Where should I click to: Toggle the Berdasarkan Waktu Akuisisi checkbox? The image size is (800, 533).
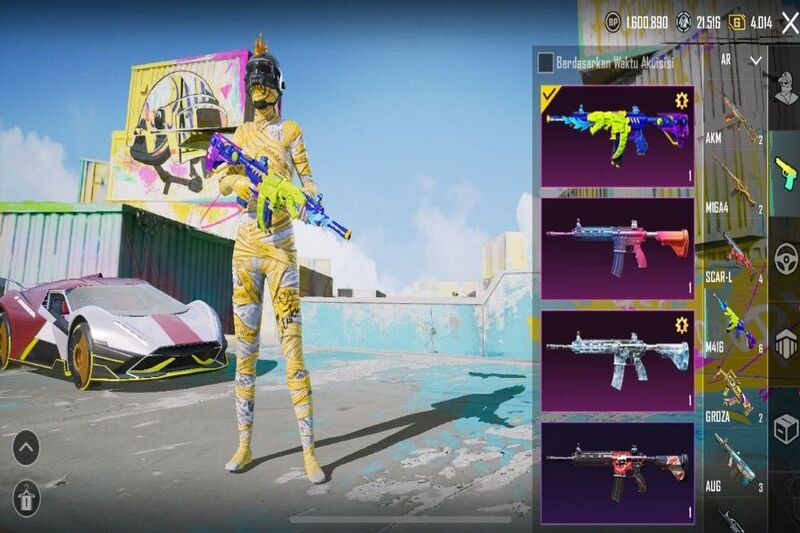click(x=545, y=63)
